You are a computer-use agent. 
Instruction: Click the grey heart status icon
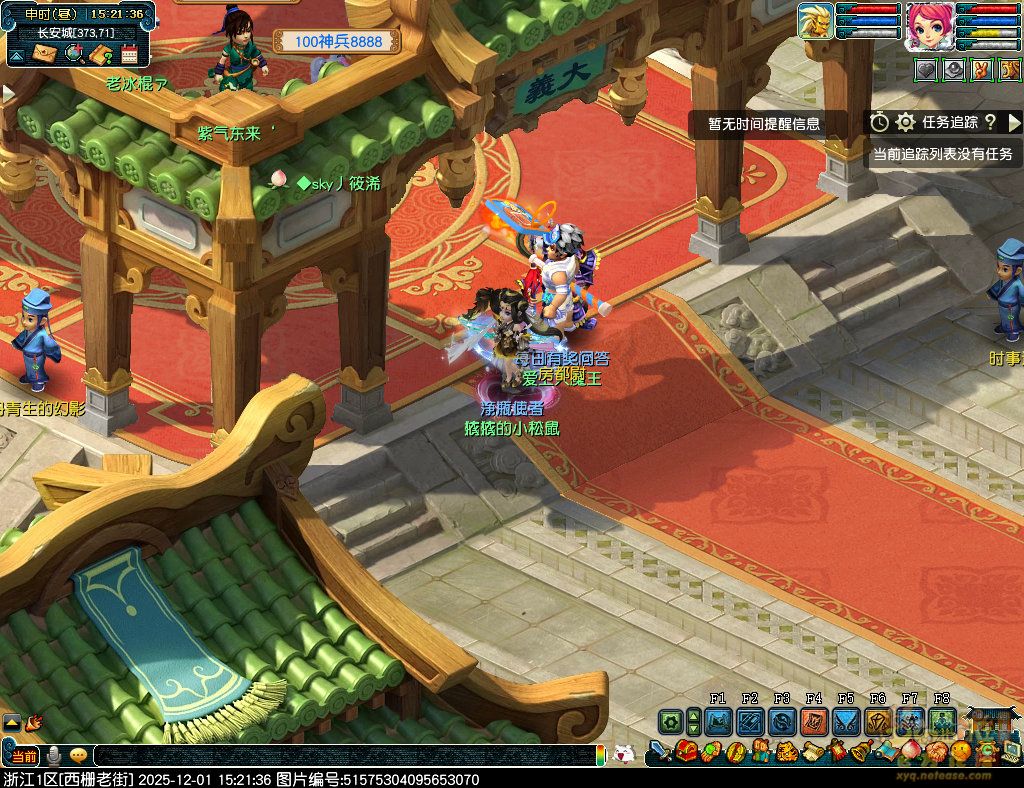click(x=926, y=70)
